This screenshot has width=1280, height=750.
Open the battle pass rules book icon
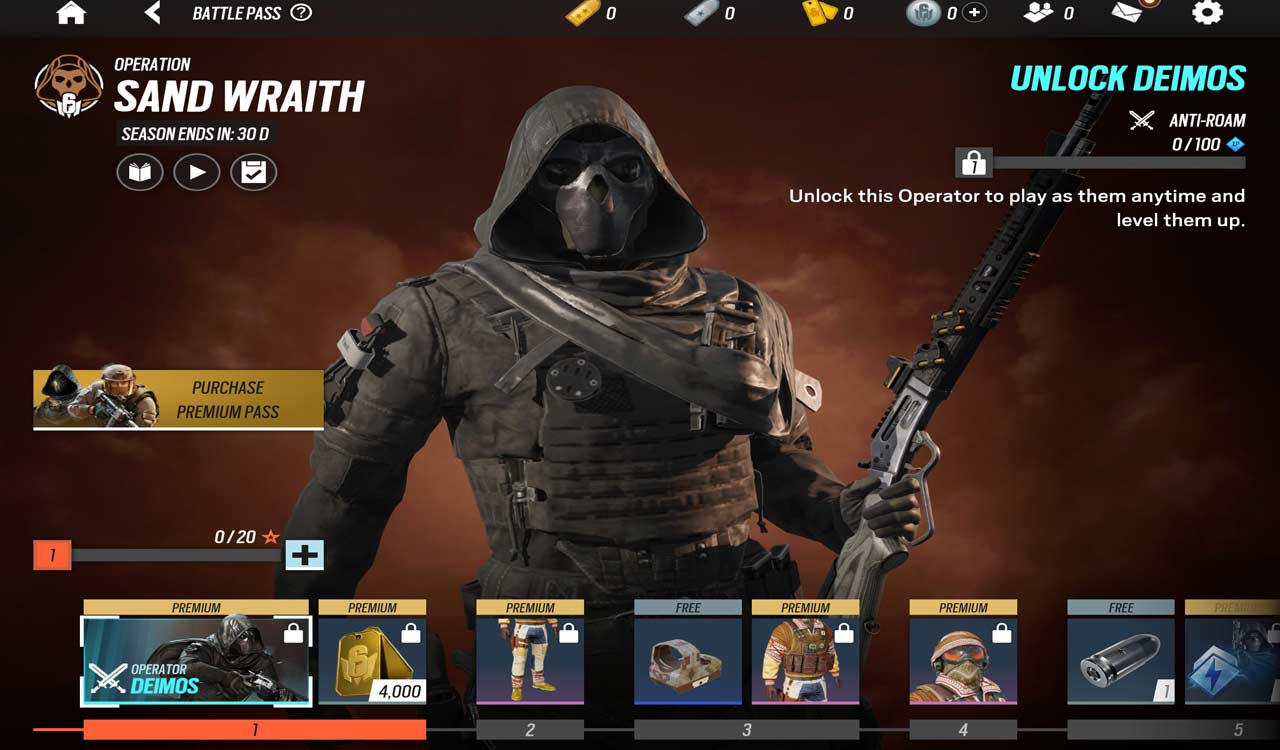point(139,172)
